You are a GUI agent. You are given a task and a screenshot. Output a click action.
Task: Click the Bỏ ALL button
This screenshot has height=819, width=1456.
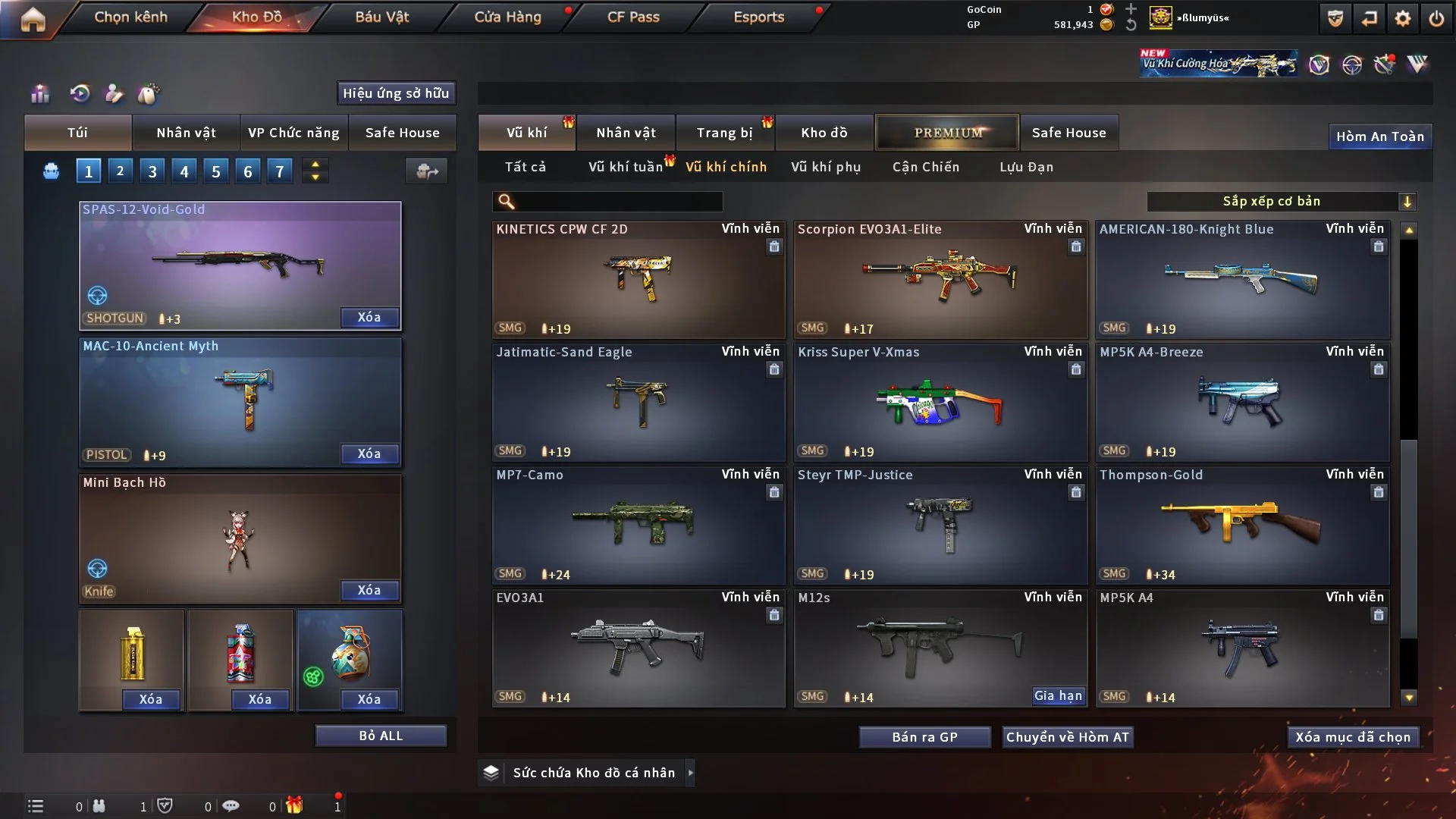pyautogui.click(x=381, y=736)
